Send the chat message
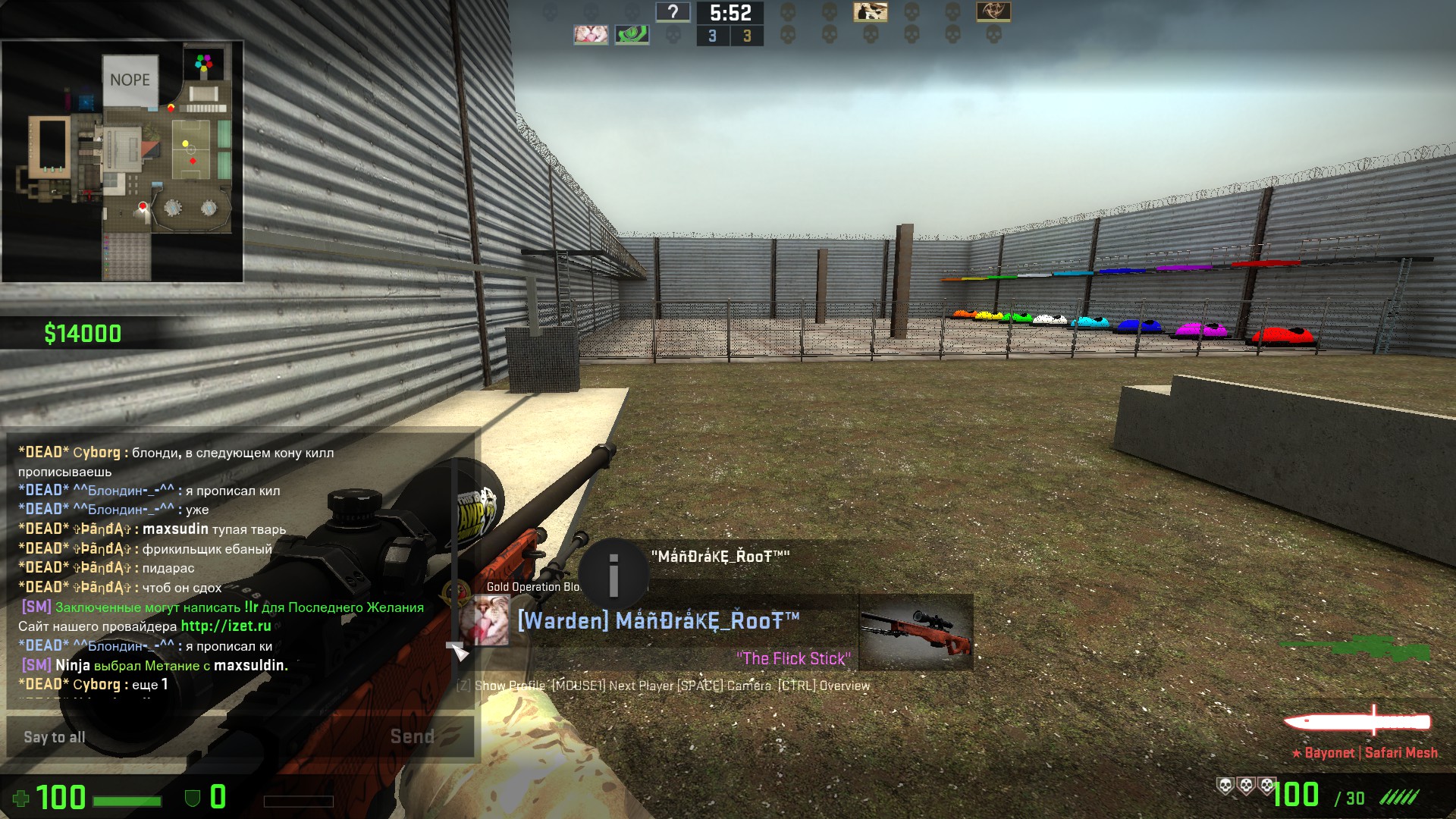This screenshot has width=1456, height=819. (x=413, y=736)
